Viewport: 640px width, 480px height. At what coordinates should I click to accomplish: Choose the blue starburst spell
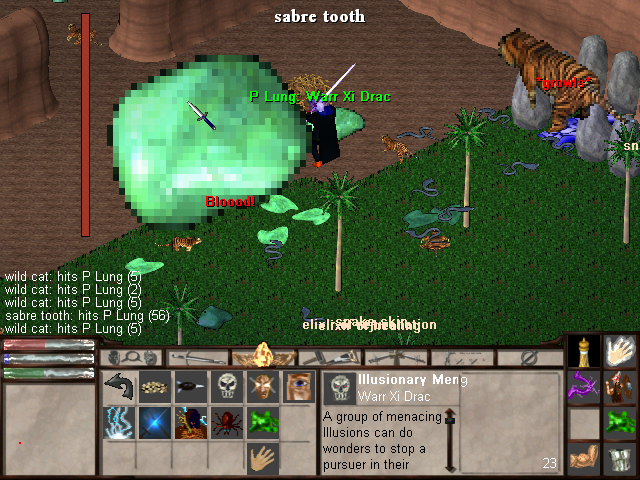[155, 422]
